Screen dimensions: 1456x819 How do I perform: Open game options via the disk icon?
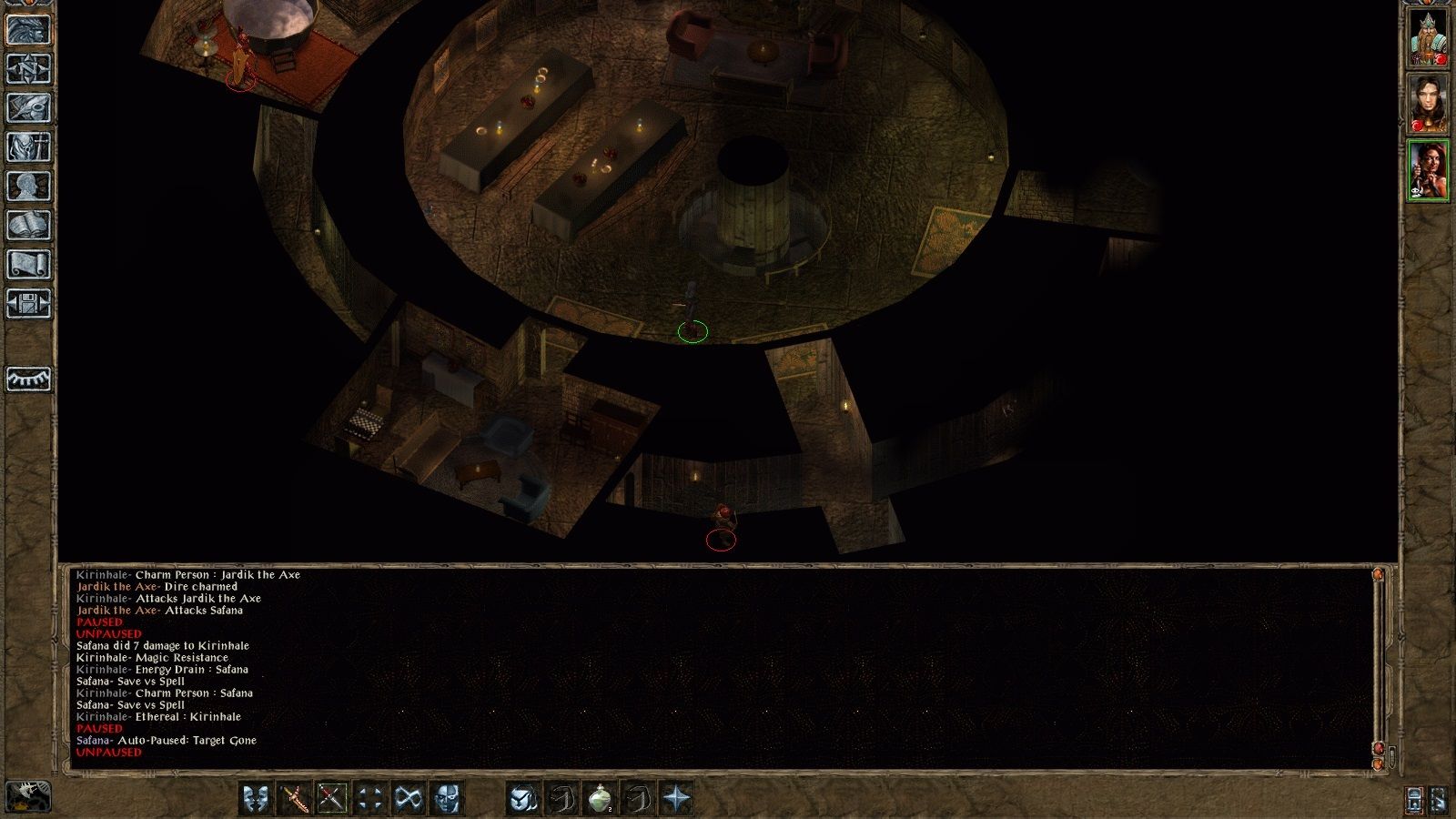point(27,303)
